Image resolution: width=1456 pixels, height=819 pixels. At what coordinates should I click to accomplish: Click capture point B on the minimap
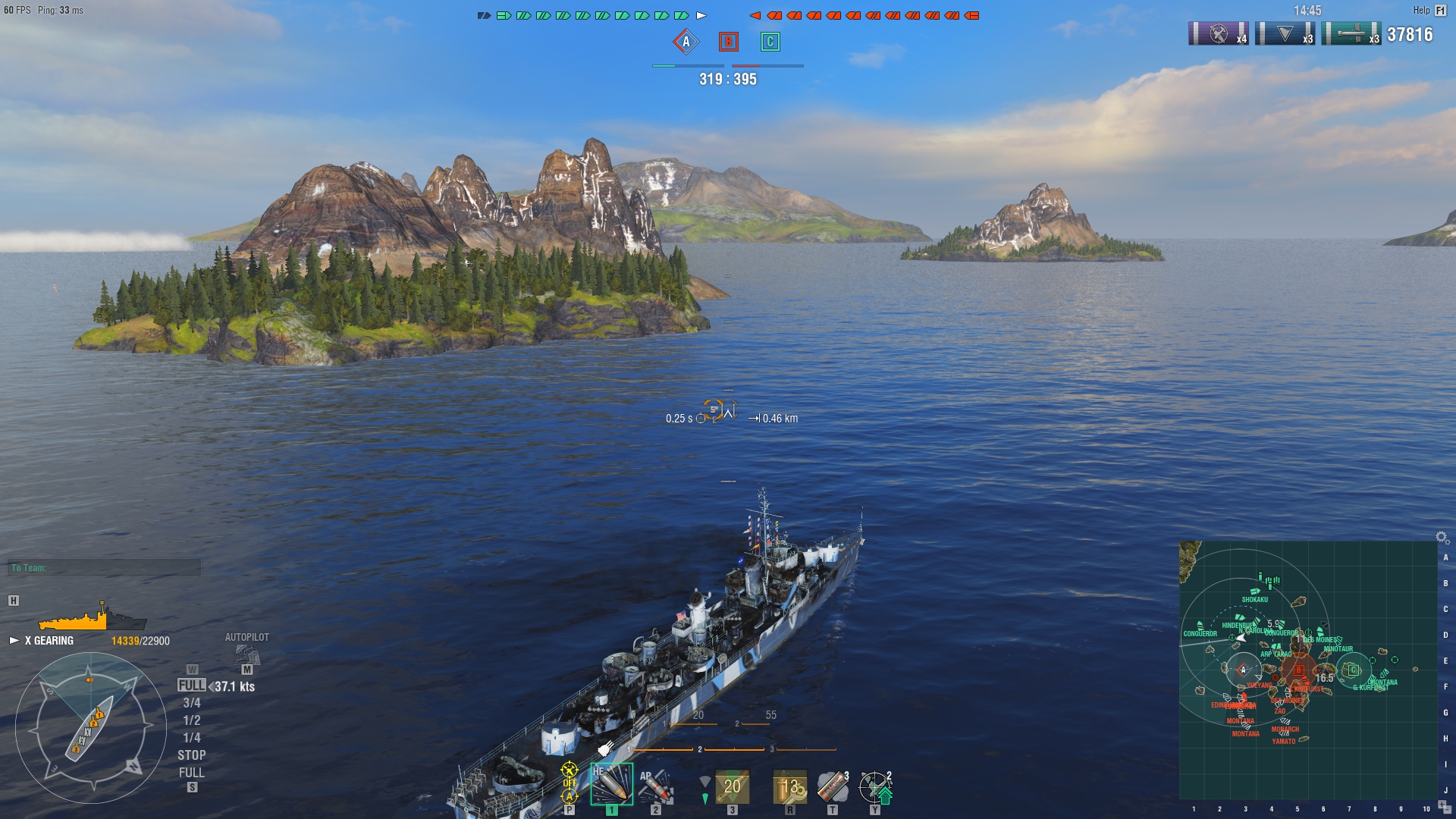pyautogui.click(x=1299, y=670)
